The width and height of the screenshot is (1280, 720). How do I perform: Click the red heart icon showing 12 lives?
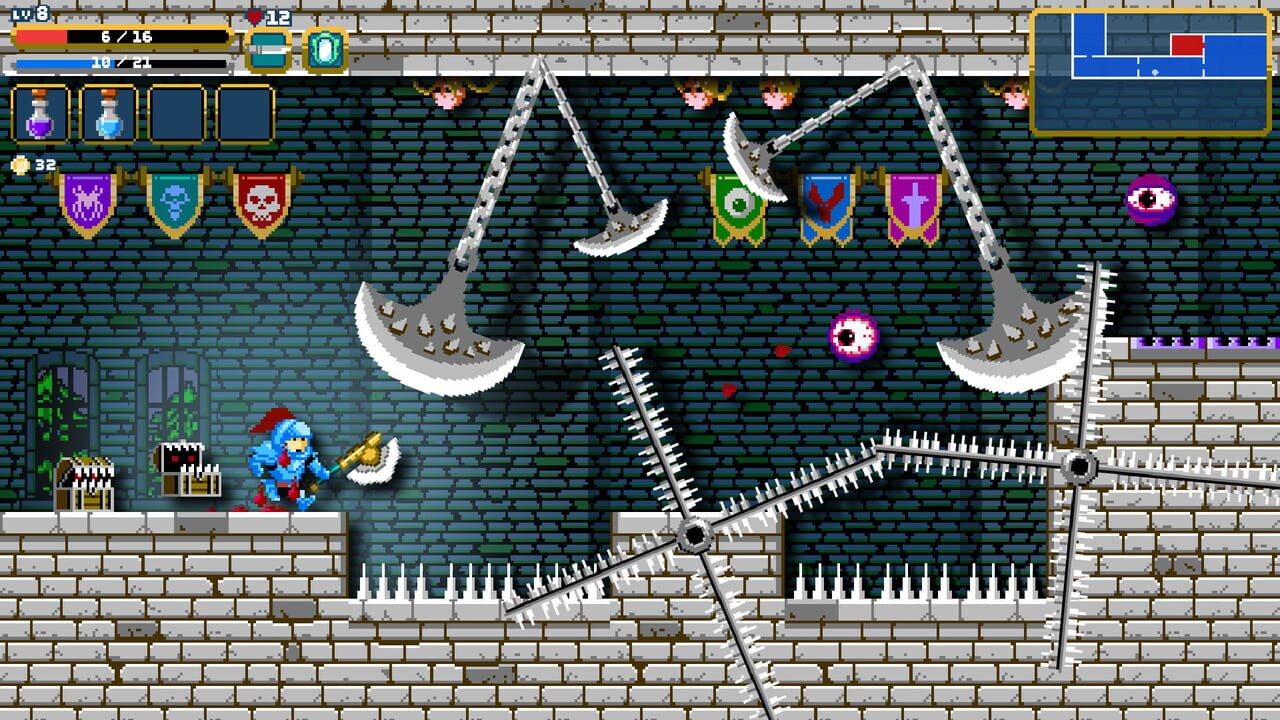pos(253,16)
